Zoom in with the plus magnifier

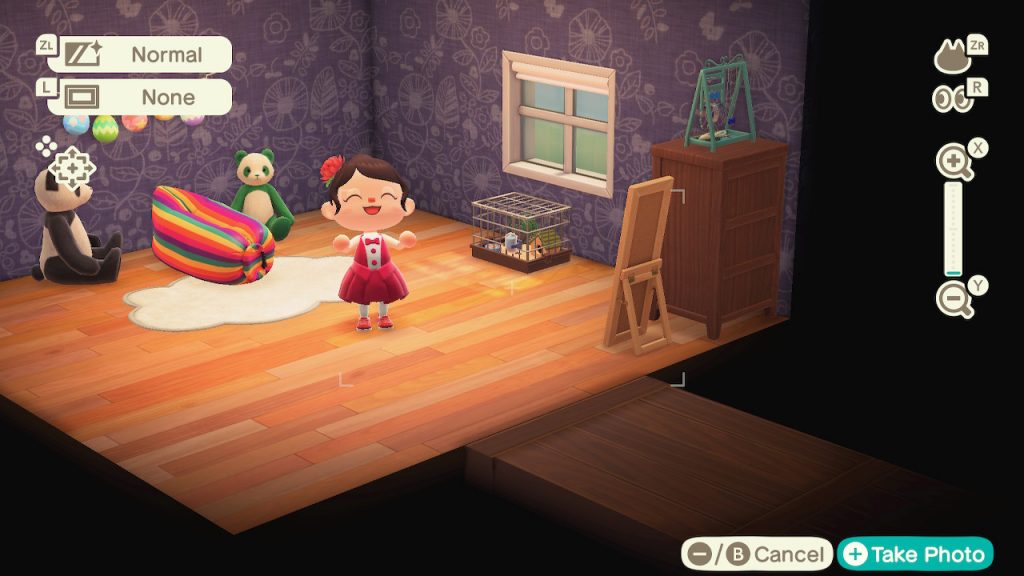click(x=953, y=163)
